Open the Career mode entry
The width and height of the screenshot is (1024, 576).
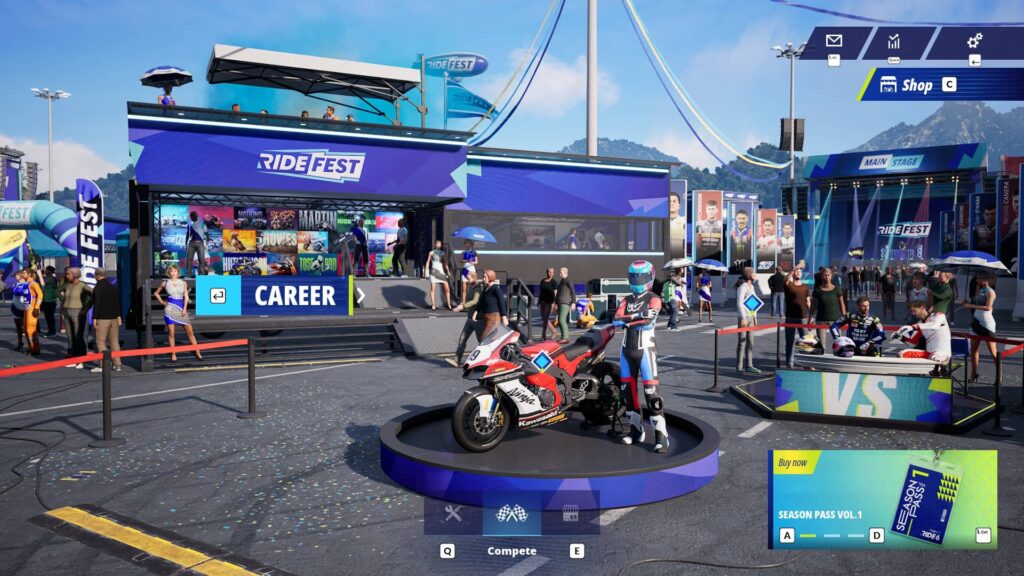pos(294,295)
